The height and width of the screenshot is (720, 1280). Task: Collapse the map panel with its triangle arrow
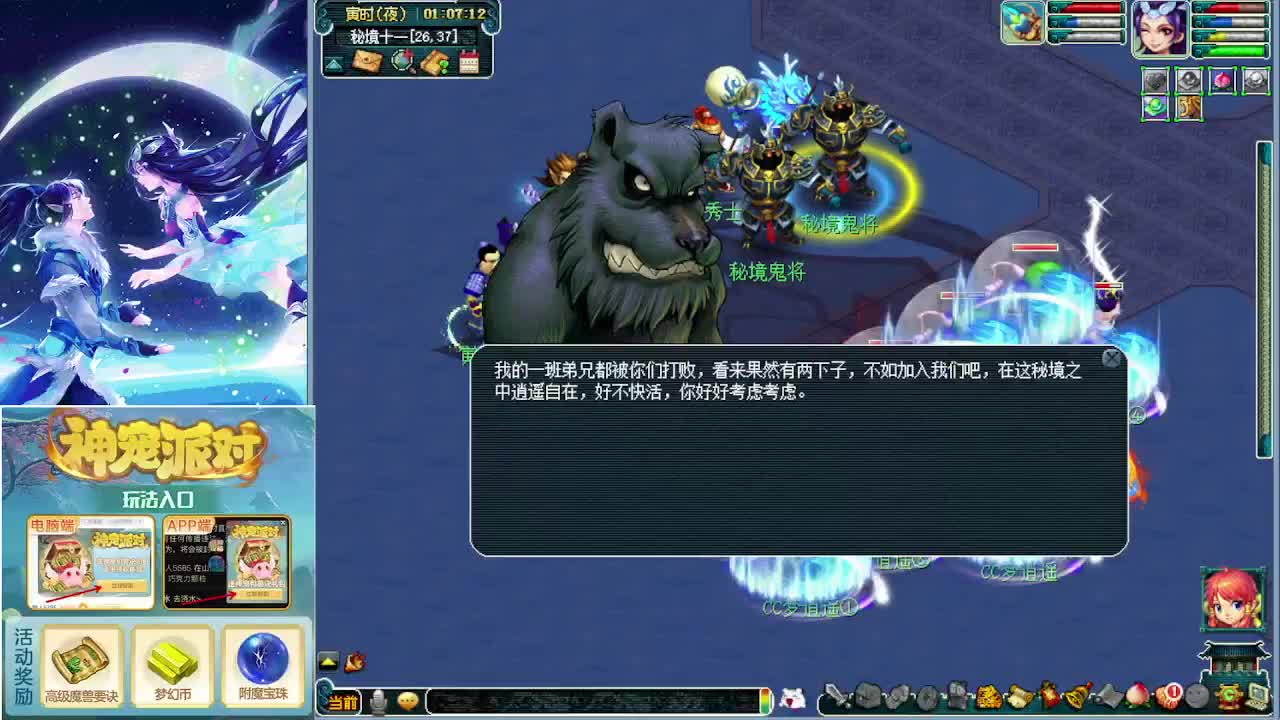click(x=334, y=63)
